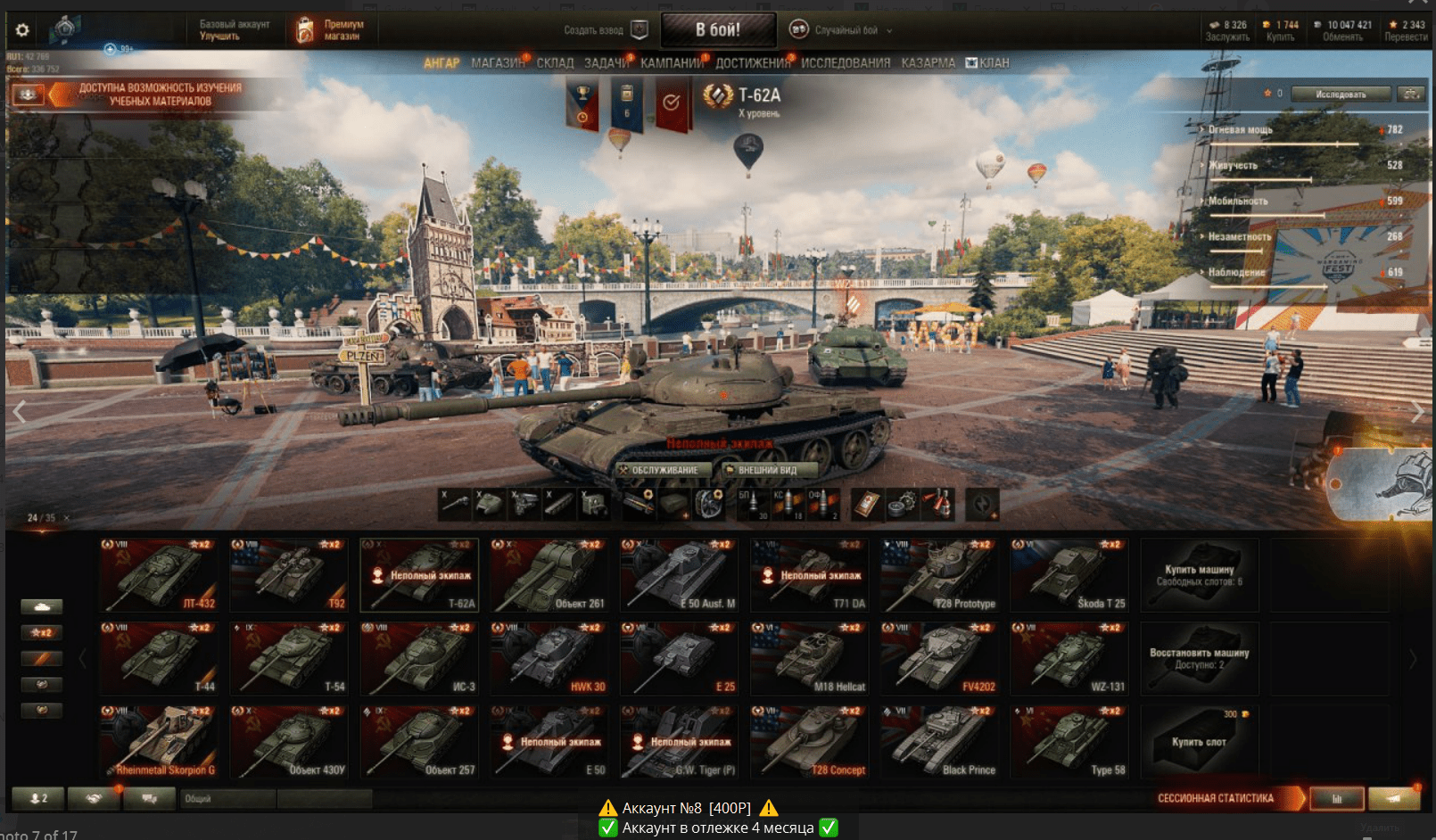Click the Исследовать button
1436x840 pixels.
point(1340,94)
